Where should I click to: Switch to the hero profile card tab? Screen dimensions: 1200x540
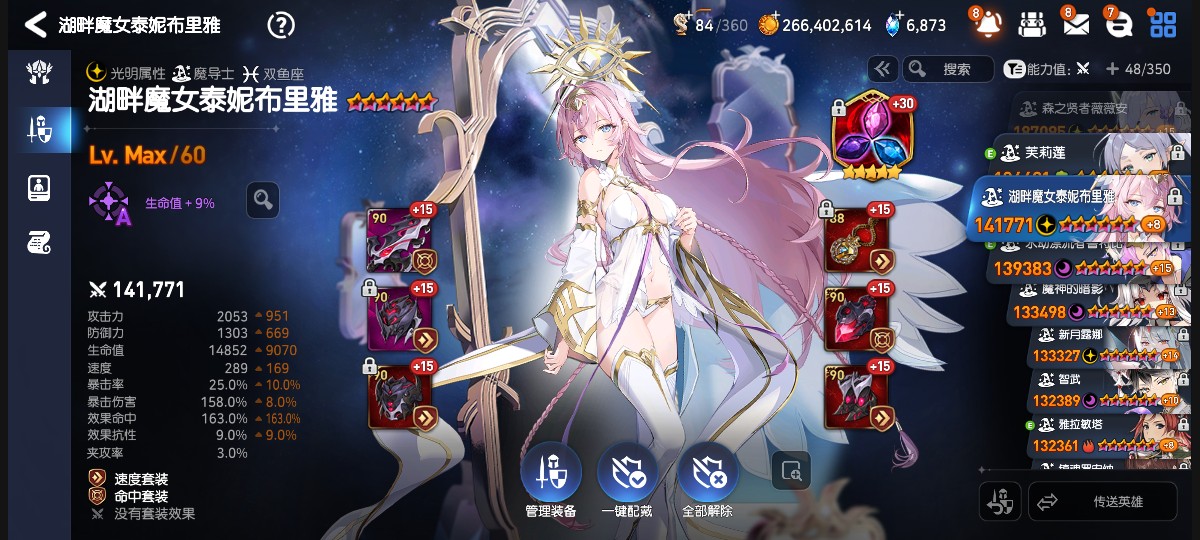[36, 187]
